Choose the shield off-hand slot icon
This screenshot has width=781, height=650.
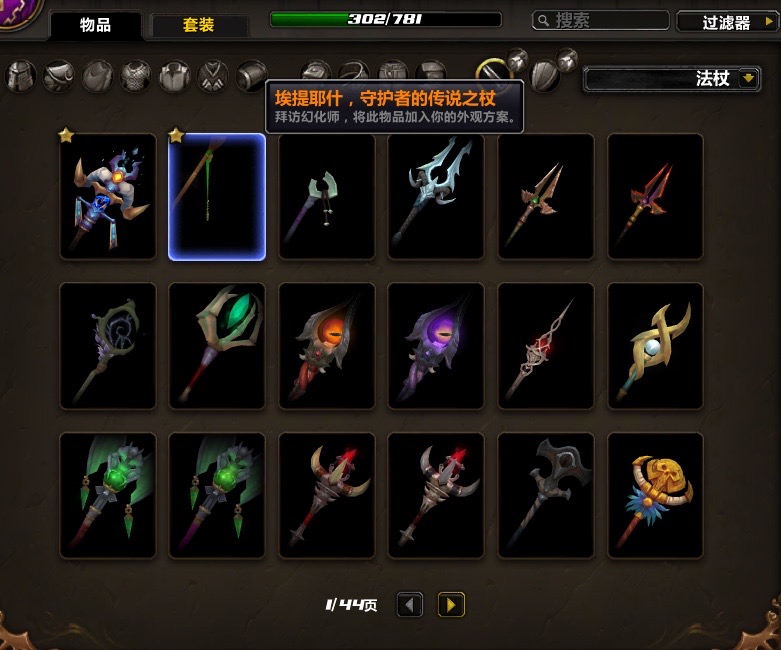point(544,75)
